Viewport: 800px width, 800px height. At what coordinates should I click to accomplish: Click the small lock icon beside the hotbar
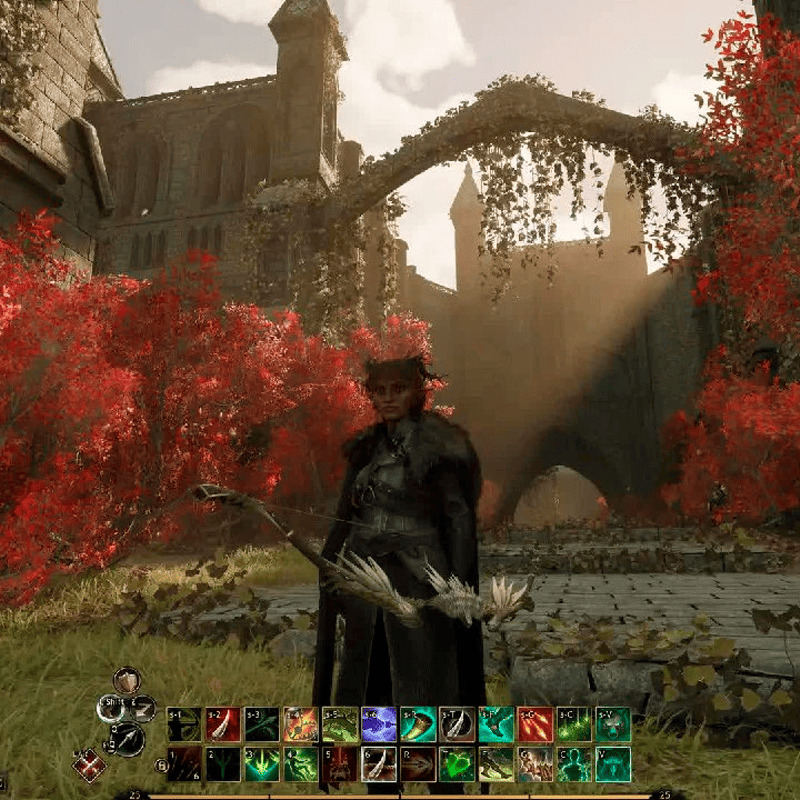click(161, 766)
